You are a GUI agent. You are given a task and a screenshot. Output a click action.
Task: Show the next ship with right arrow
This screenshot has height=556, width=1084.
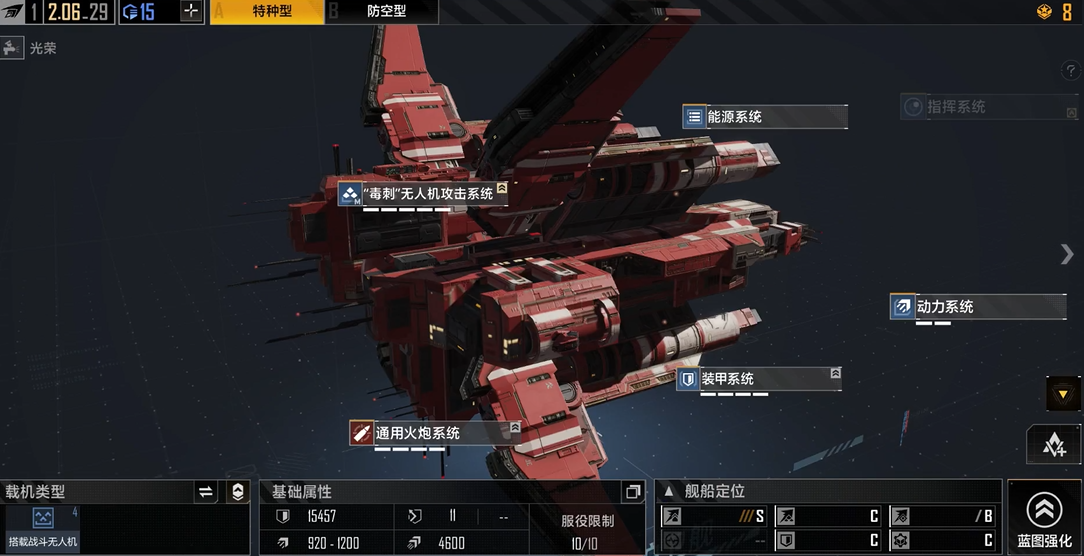tap(1067, 254)
